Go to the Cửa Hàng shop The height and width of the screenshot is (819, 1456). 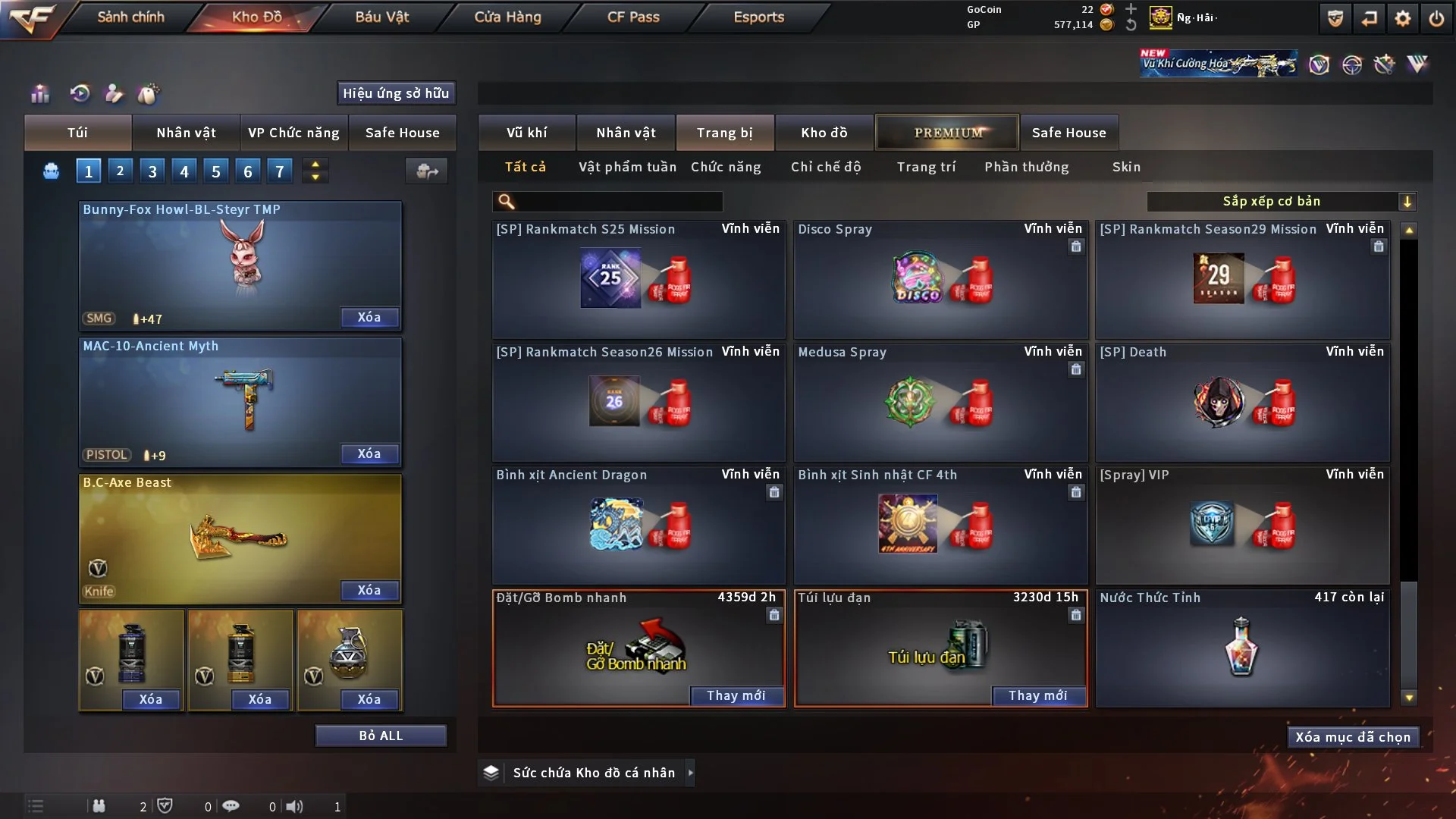(x=507, y=17)
